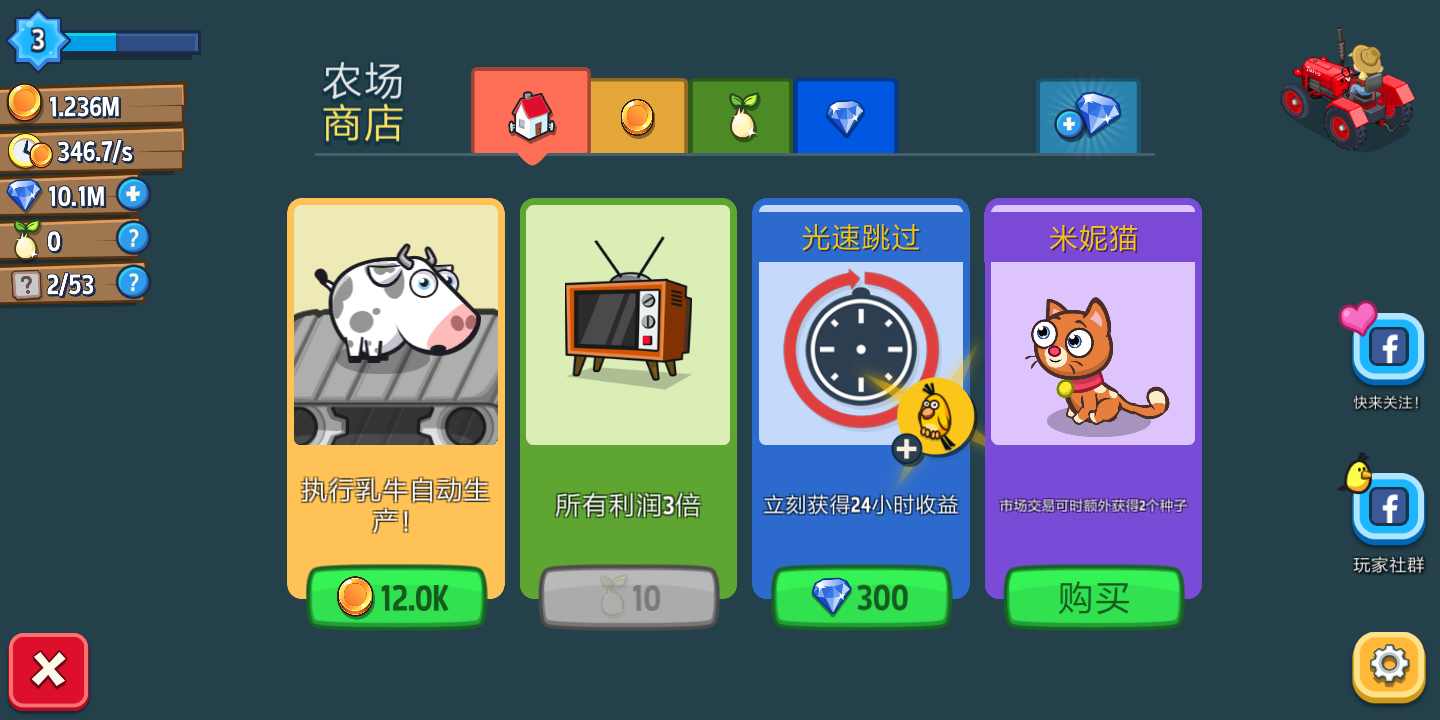Click the question mark beside the 2/53 counter
The height and width of the screenshot is (720, 1440).
(x=133, y=283)
